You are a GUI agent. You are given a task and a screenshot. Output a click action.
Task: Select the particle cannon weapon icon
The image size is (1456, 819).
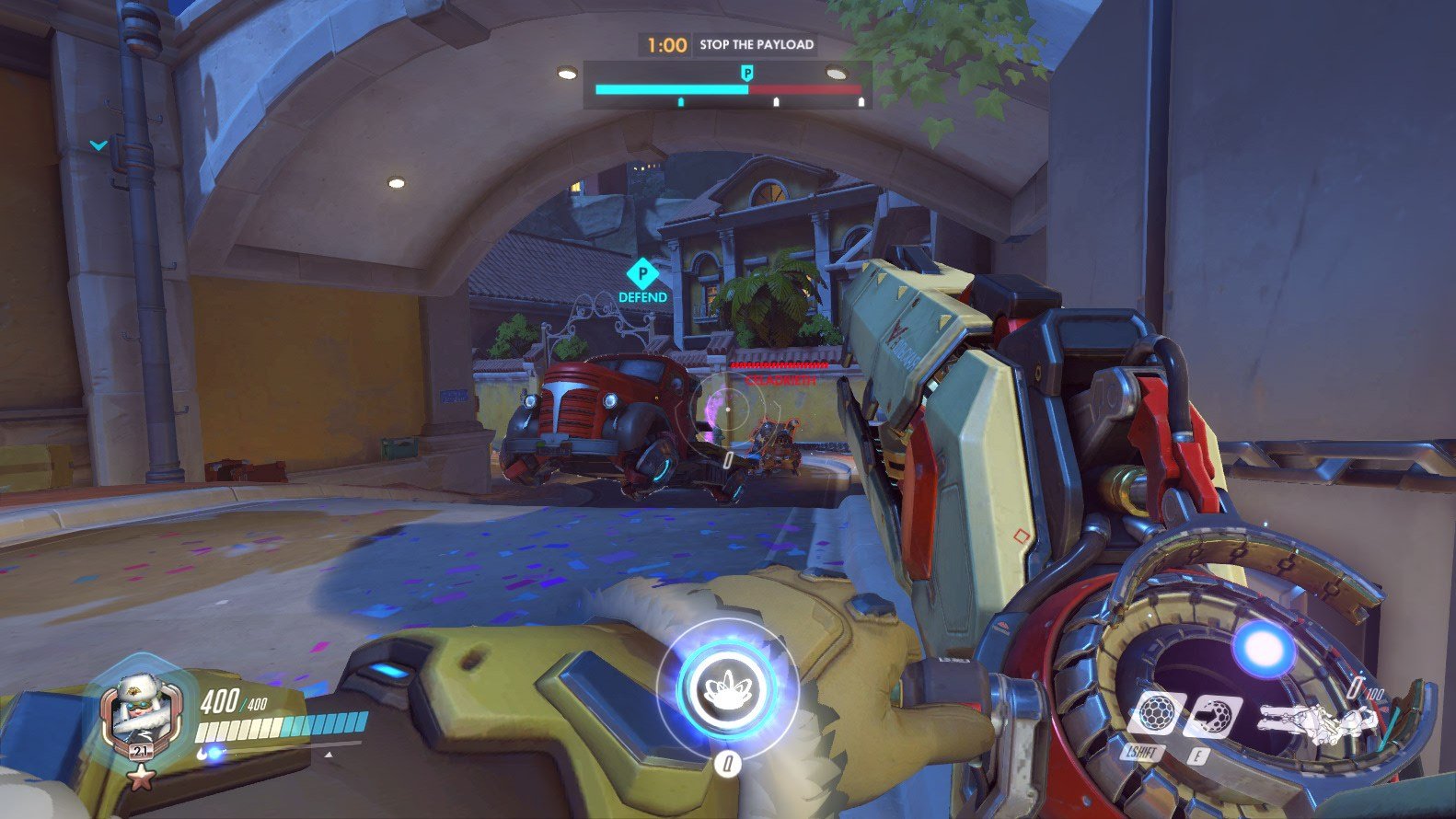(x=1314, y=720)
